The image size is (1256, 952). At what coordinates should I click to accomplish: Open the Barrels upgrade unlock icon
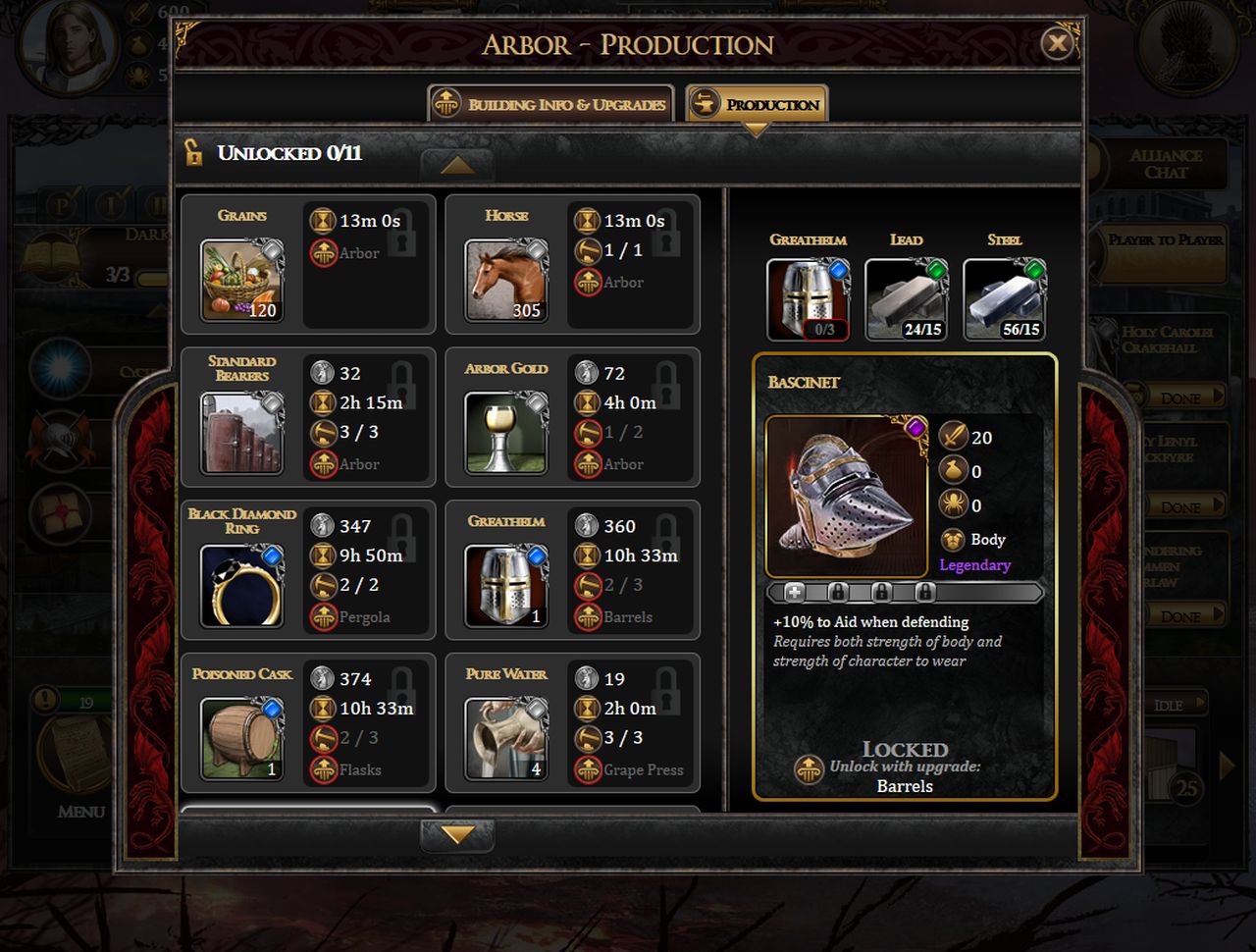tap(809, 769)
